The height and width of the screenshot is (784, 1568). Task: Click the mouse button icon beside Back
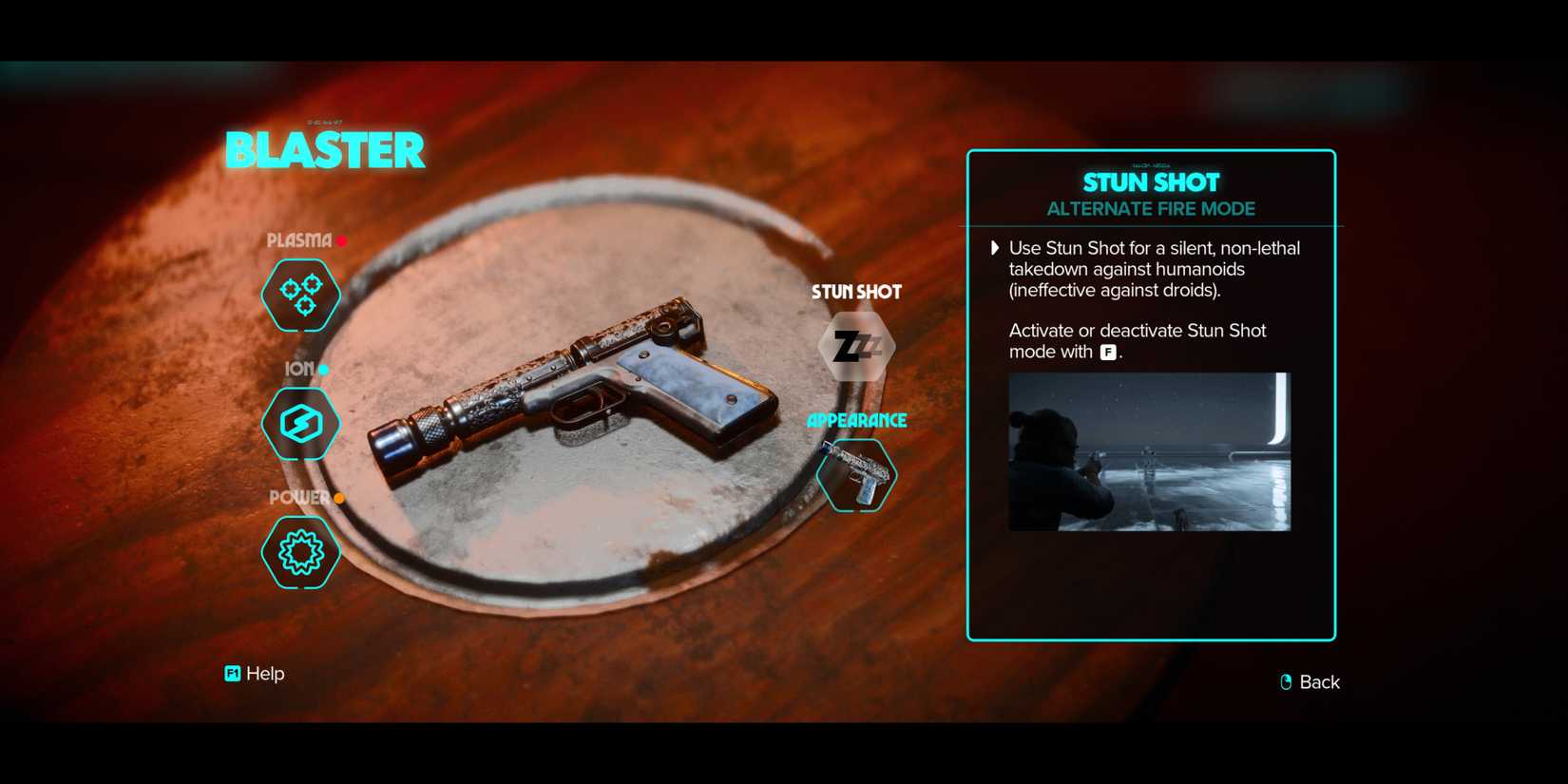[x=1285, y=681]
